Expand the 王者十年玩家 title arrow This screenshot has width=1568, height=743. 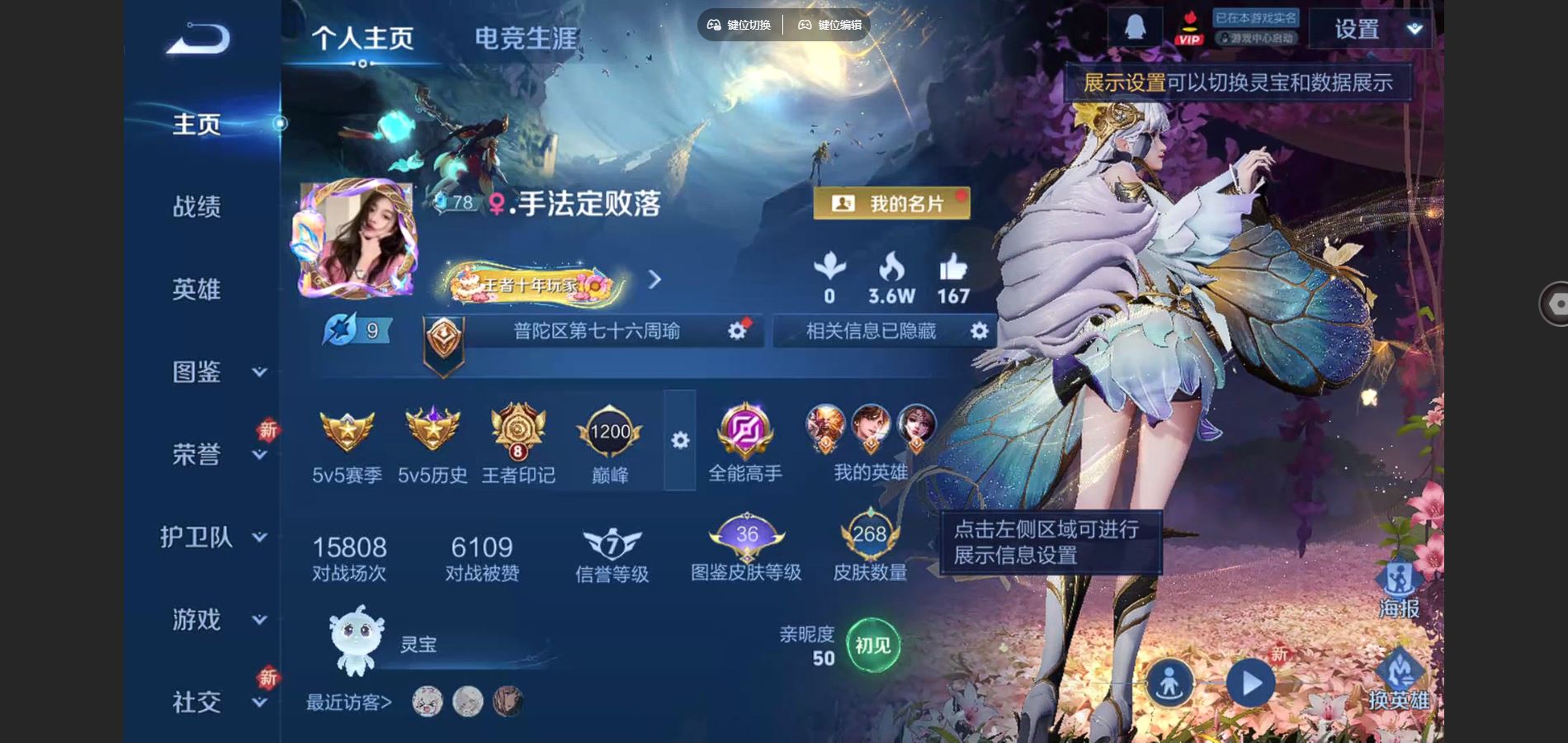coord(654,281)
